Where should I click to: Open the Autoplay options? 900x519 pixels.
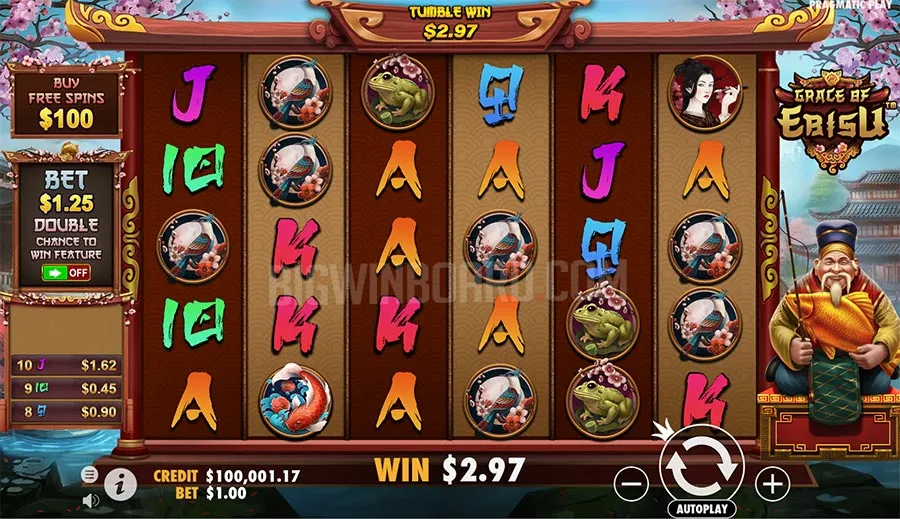(x=702, y=509)
